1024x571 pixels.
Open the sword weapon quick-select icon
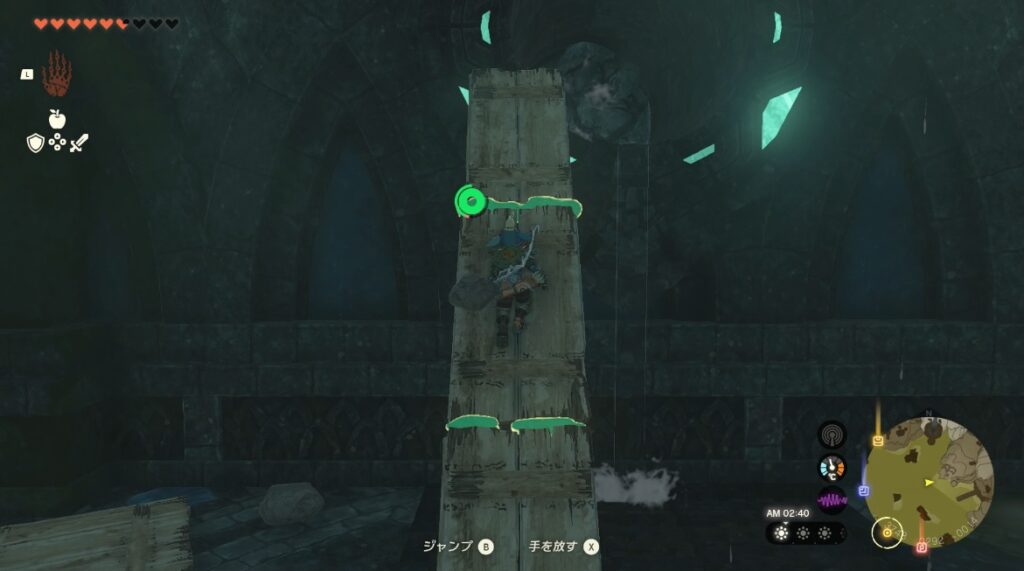tap(79, 143)
